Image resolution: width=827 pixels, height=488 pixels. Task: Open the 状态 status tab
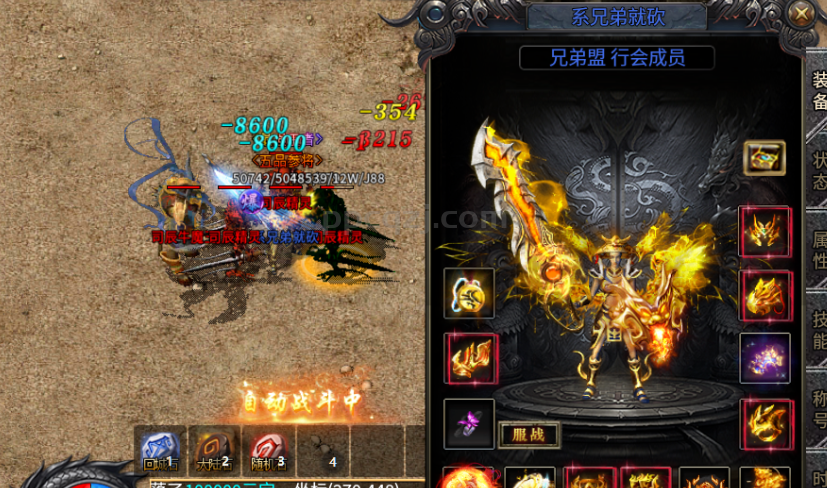pyautogui.click(x=818, y=170)
